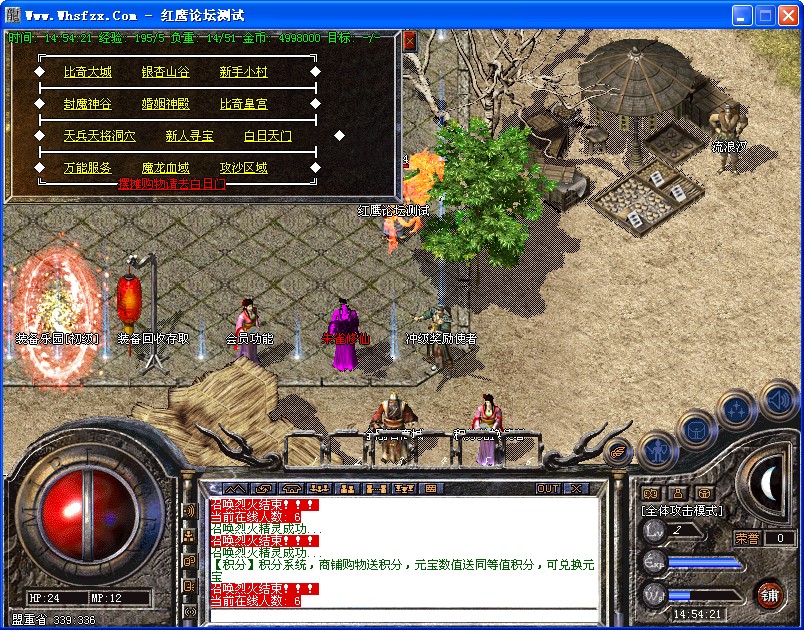804x630 pixels.
Task: Close the teleport menu panel
Action: (x=409, y=40)
